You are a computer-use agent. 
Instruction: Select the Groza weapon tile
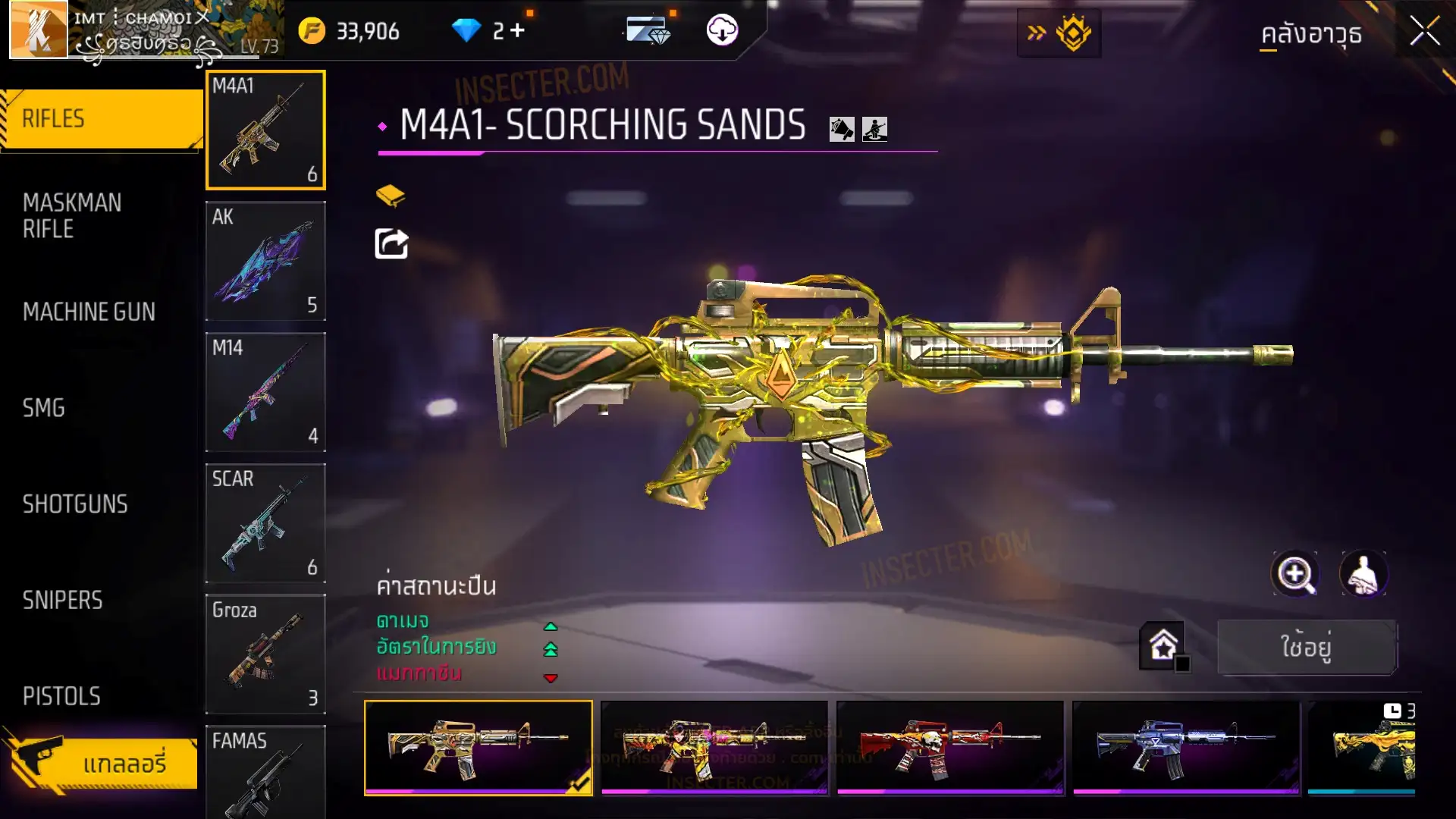point(265,654)
